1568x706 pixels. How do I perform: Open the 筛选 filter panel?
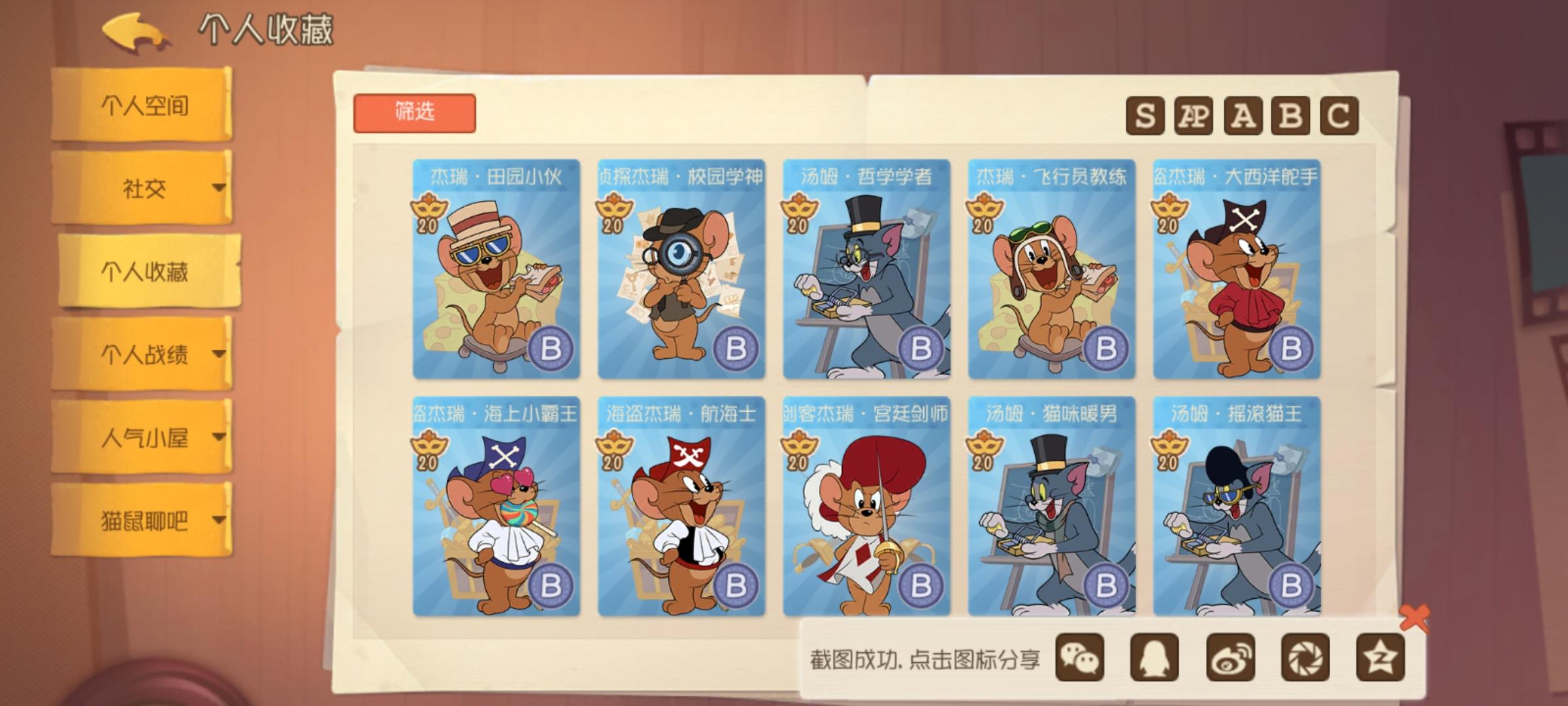coord(416,111)
